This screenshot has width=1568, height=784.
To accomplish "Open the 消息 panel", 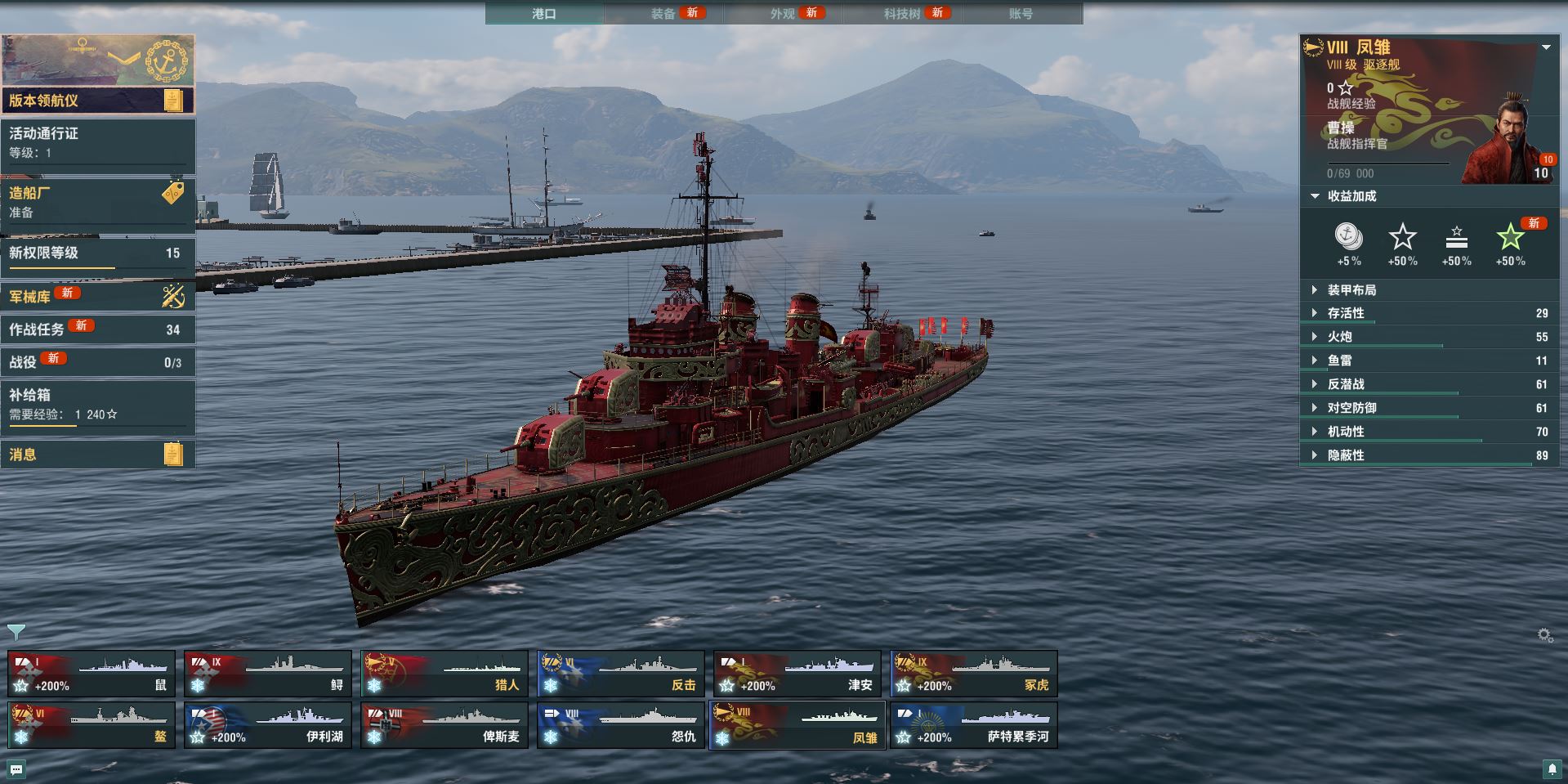I will 97,455.
